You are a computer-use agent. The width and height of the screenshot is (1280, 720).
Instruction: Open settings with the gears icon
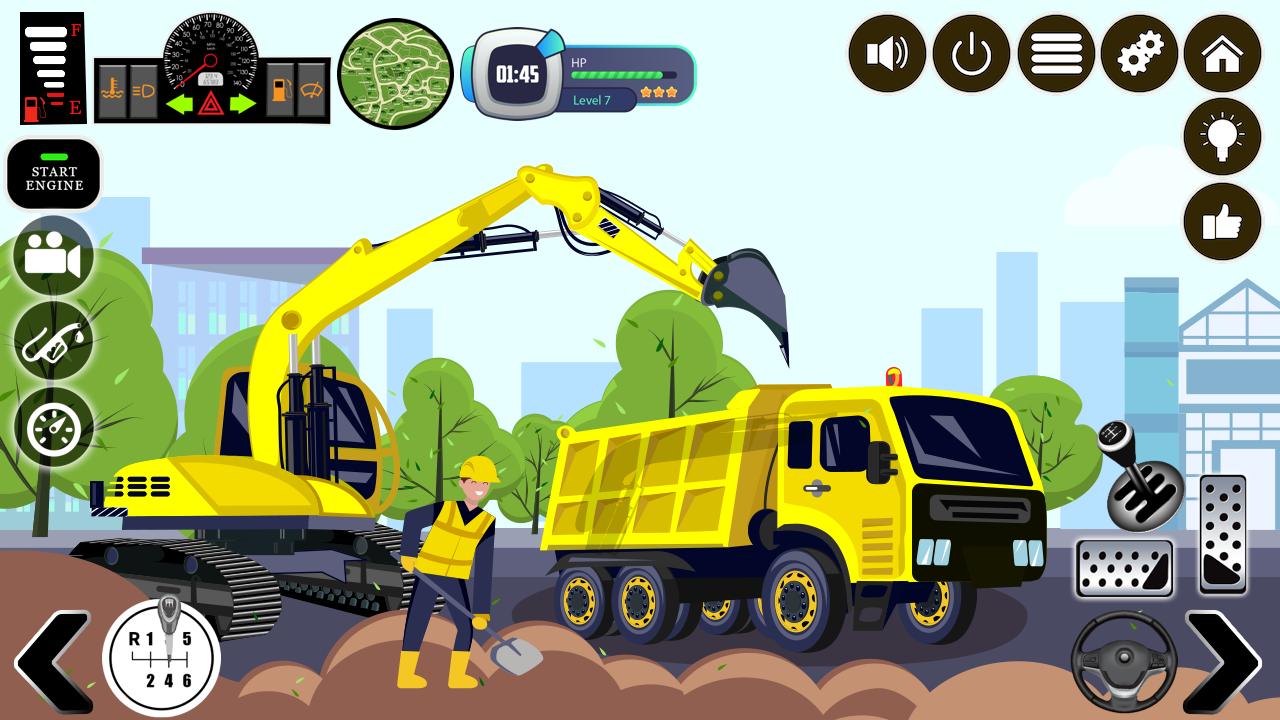tap(1139, 54)
